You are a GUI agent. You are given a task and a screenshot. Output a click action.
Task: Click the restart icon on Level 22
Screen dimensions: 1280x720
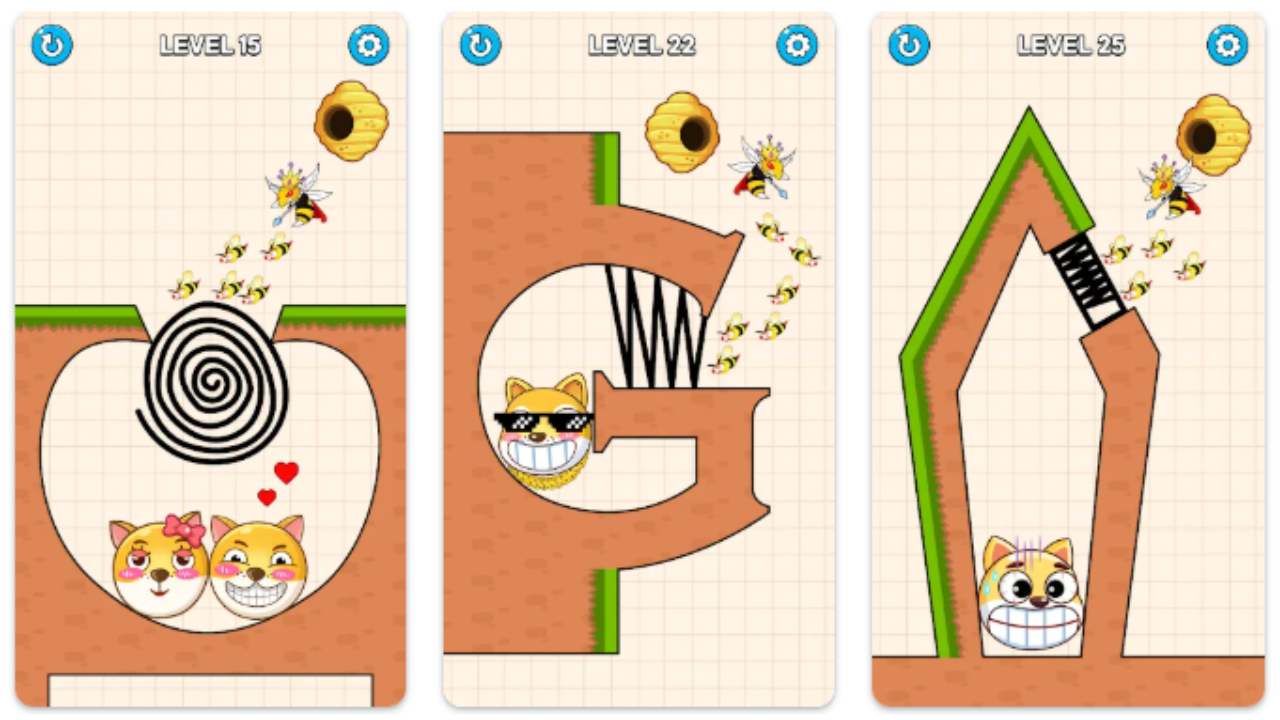pos(479,45)
